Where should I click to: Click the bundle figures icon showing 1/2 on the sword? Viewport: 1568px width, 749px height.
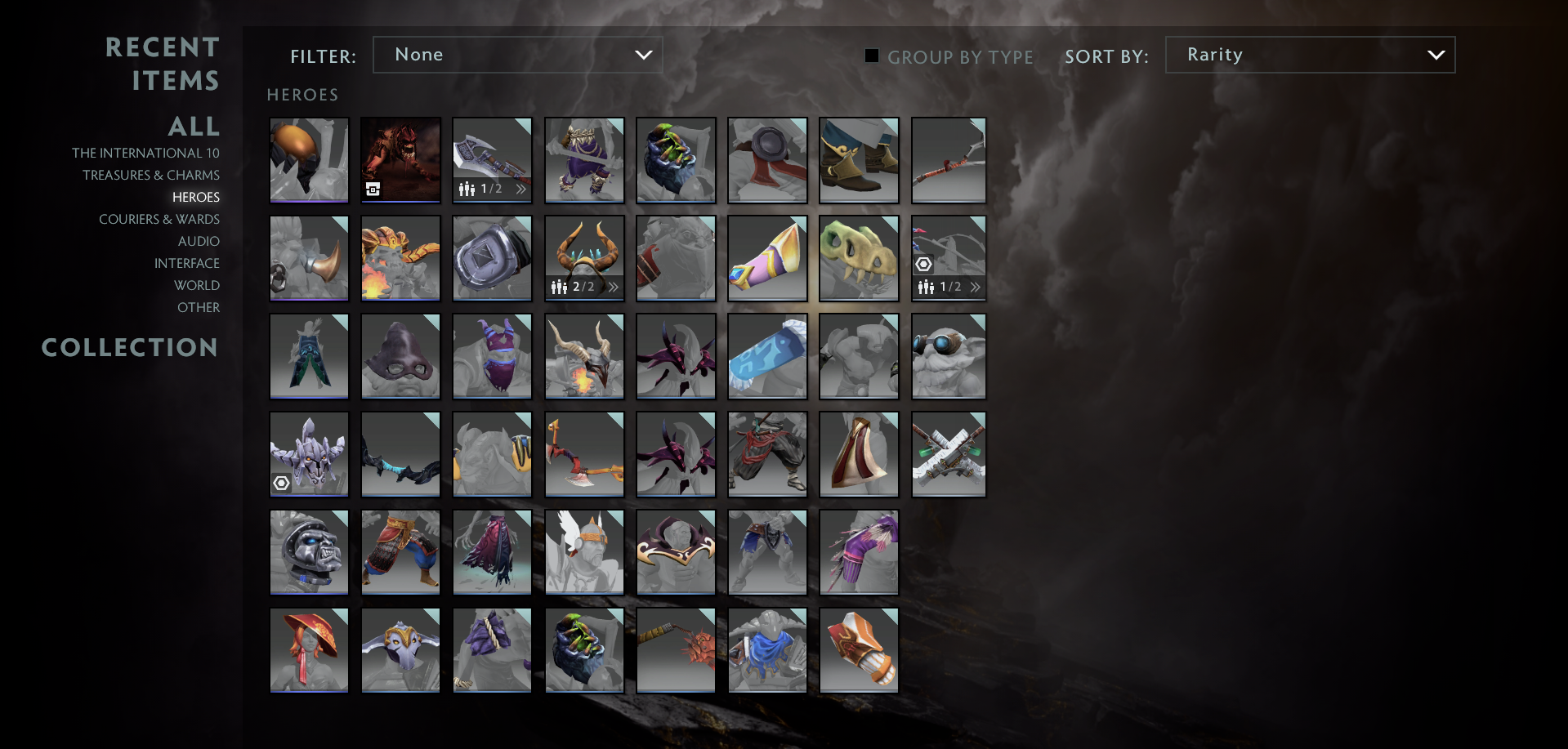click(467, 188)
